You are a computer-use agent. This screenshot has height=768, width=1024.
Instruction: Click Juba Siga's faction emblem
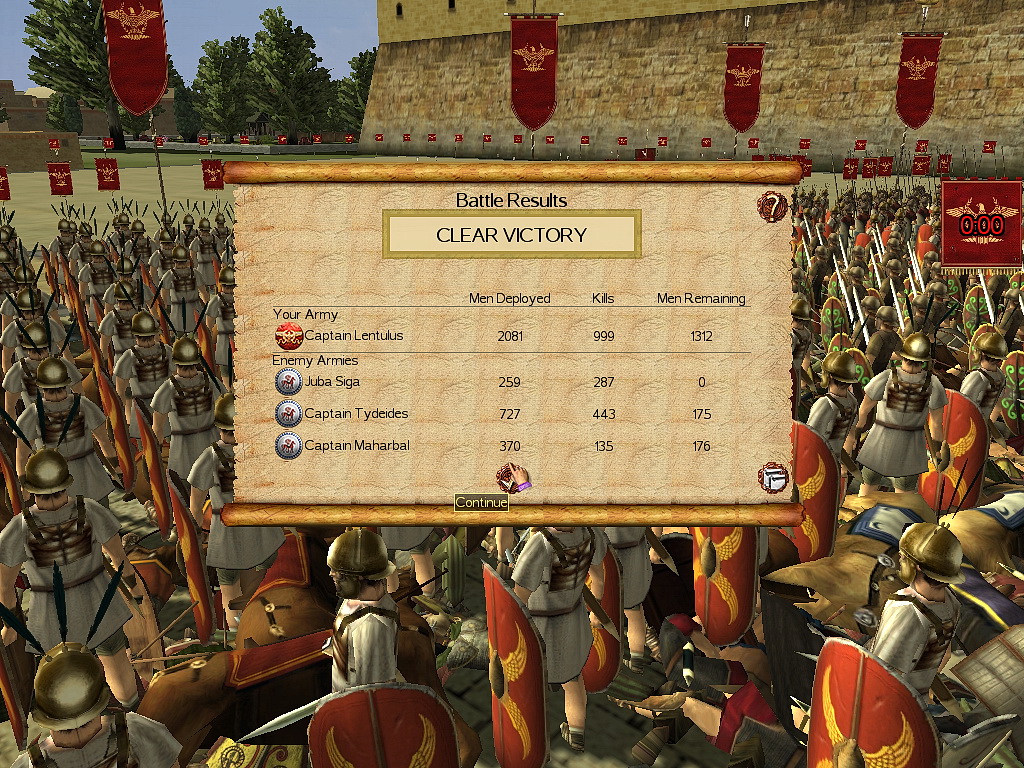(289, 381)
